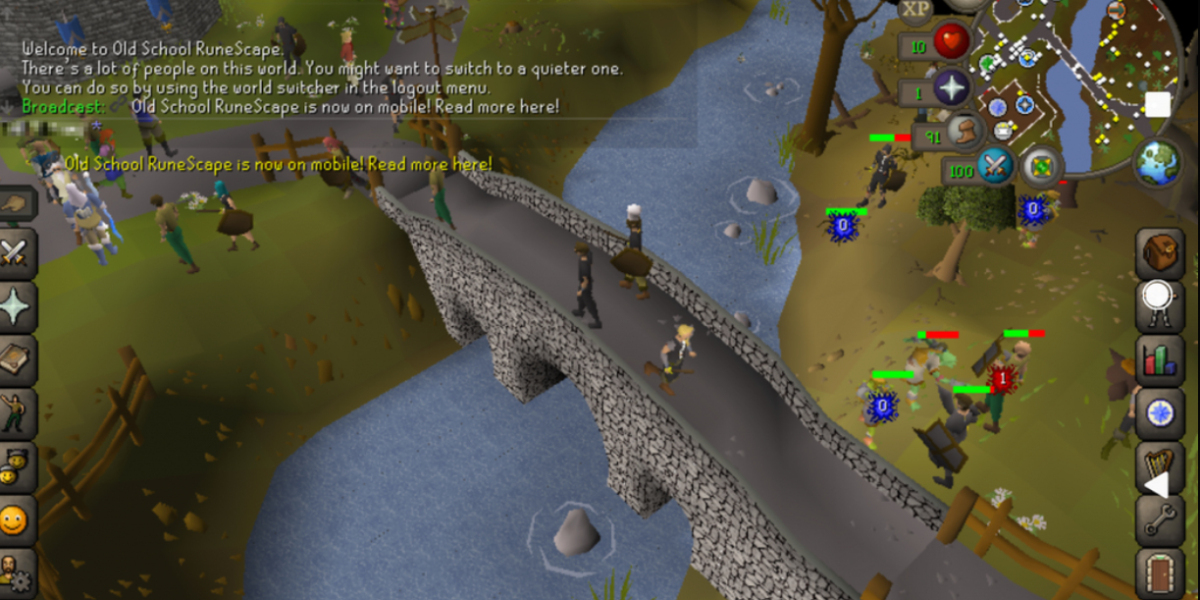Image resolution: width=1200 pixels, height=600 pixels.
Task: Open the friends list tab
Action: 17,520
